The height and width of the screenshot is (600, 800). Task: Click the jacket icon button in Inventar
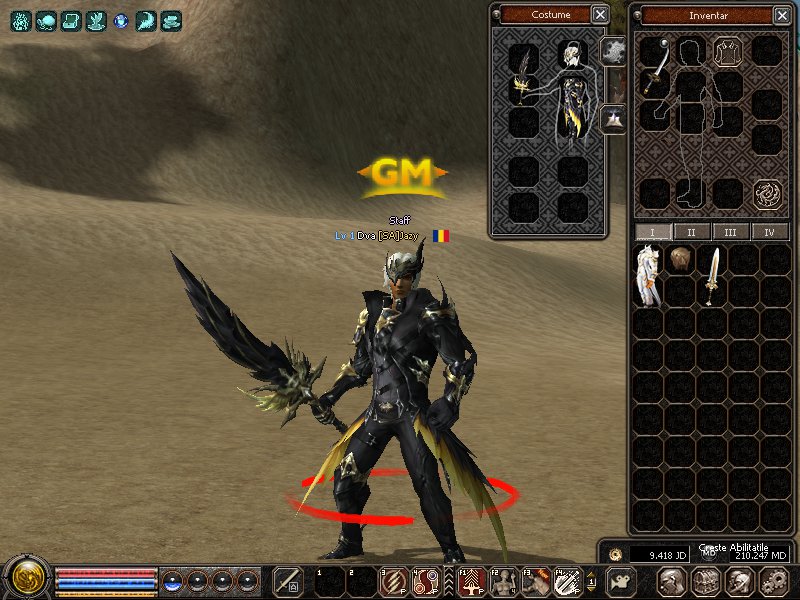[x=729, y=51]
